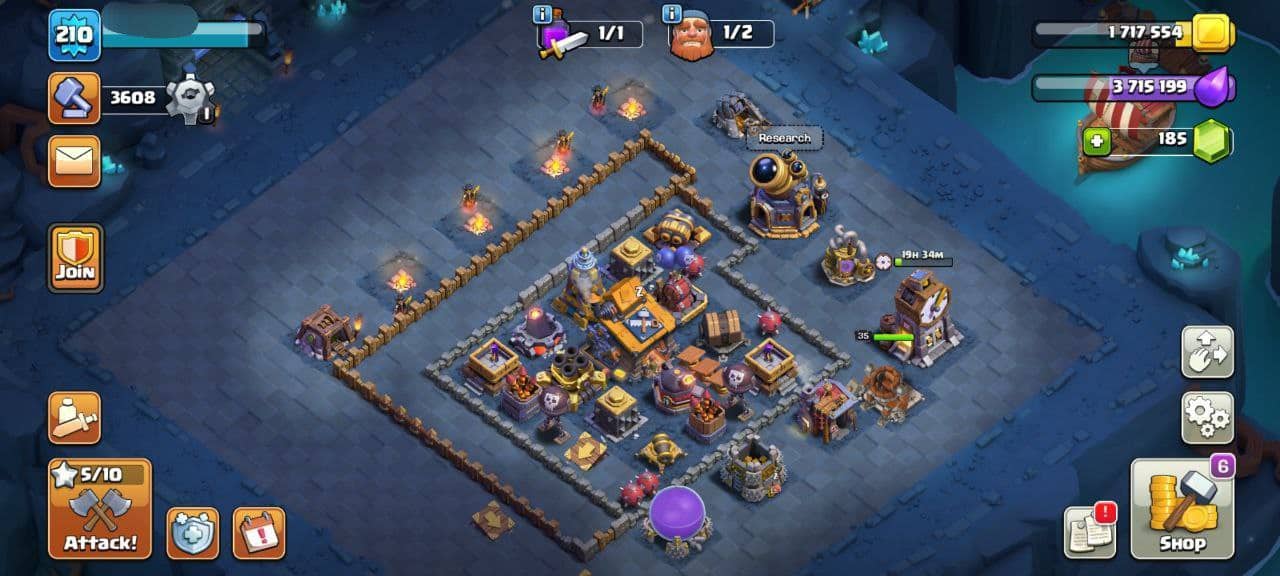Screen dimensions: 1280x576
Task: Open the settings gears menu
Action: (1207, 418)
